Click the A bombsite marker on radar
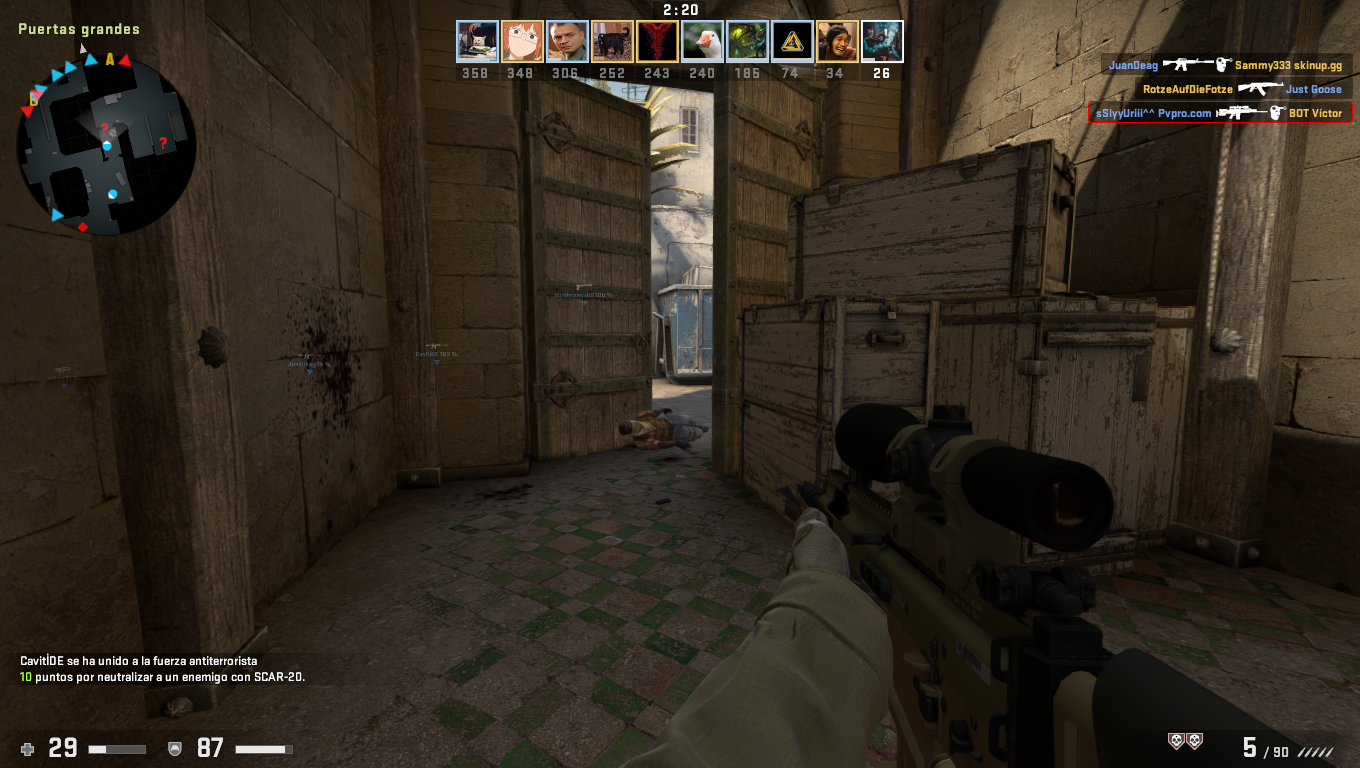 pos(110,60)
